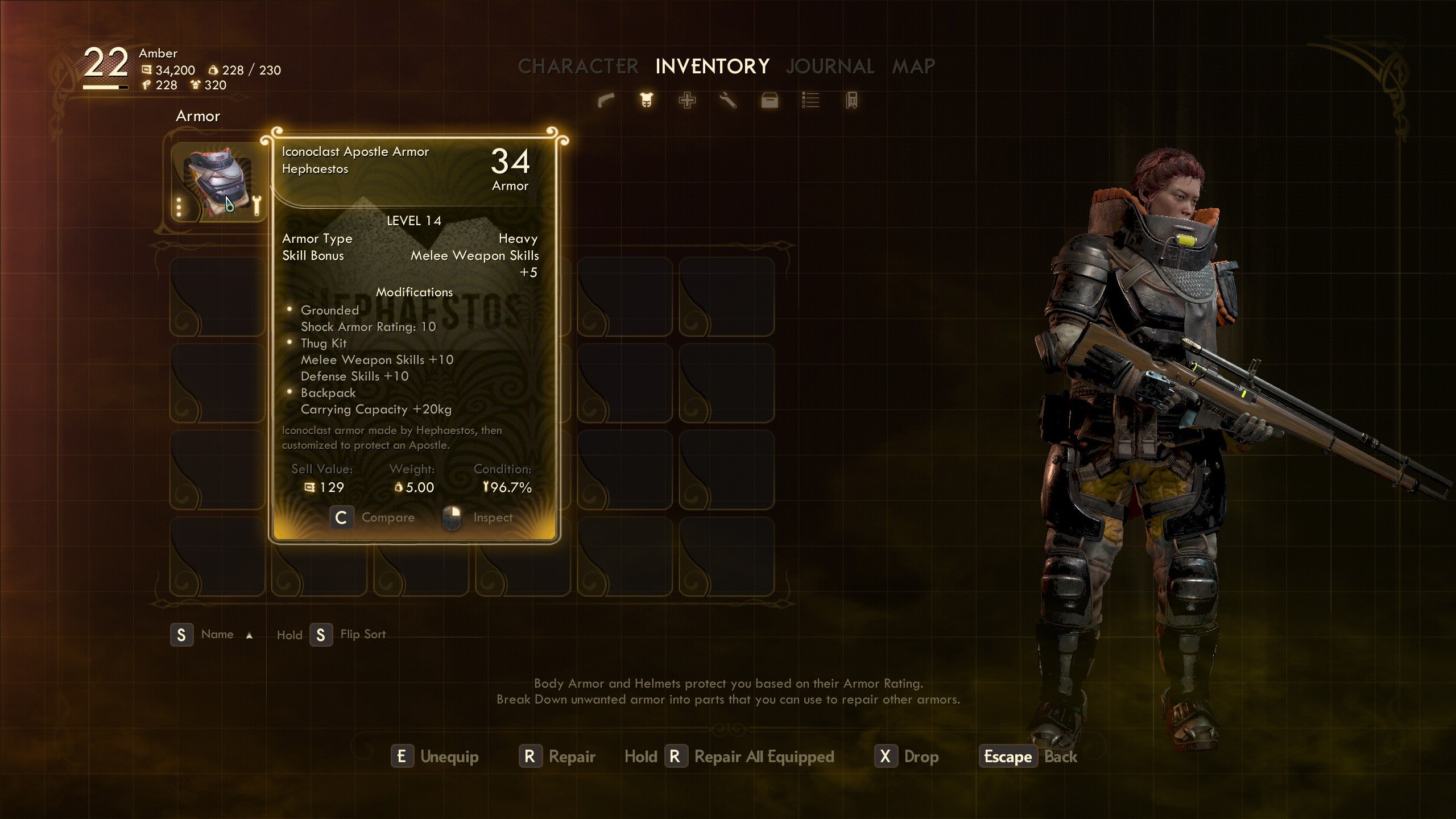
Task: Select the armor category chestplate icon
Action: 647,101
